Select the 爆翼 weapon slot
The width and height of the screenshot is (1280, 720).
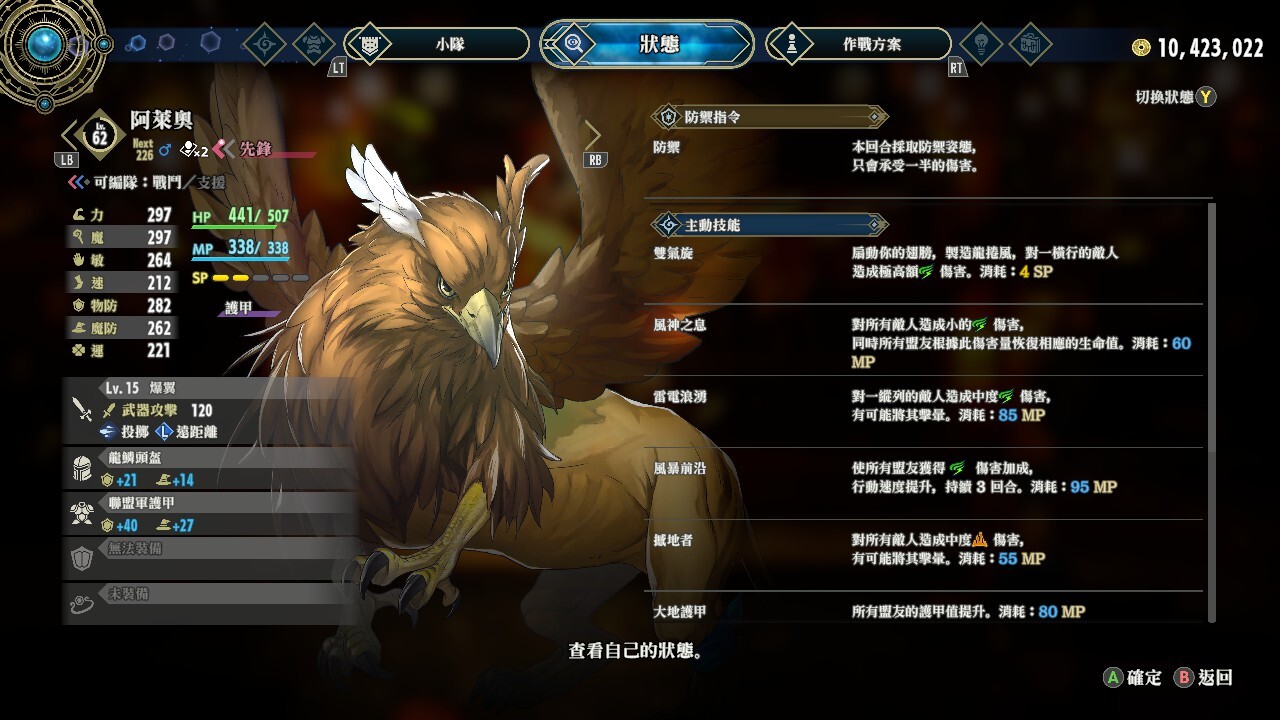[210, 410]
